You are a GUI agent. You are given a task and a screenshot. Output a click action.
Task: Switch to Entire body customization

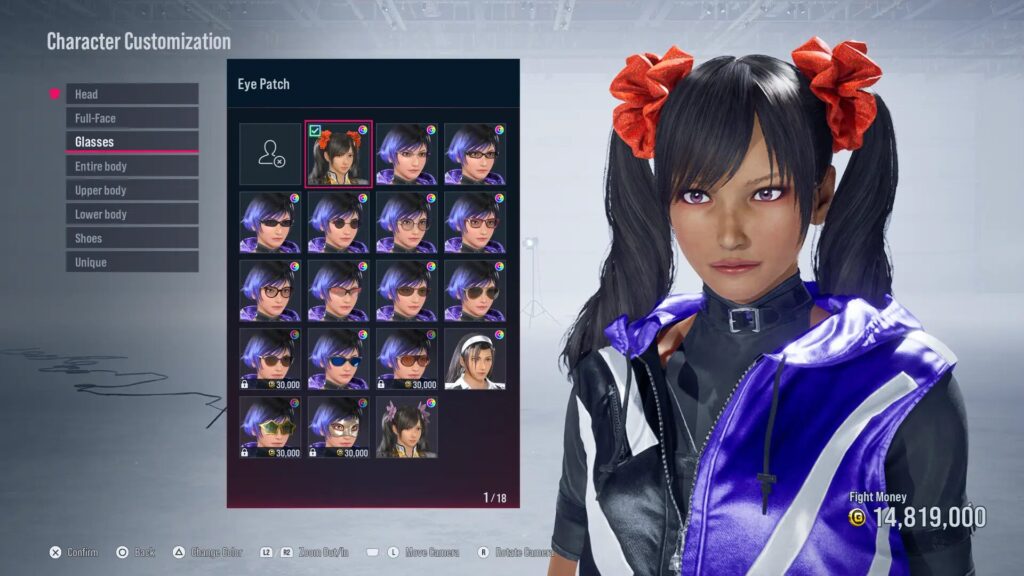[131, 166]
